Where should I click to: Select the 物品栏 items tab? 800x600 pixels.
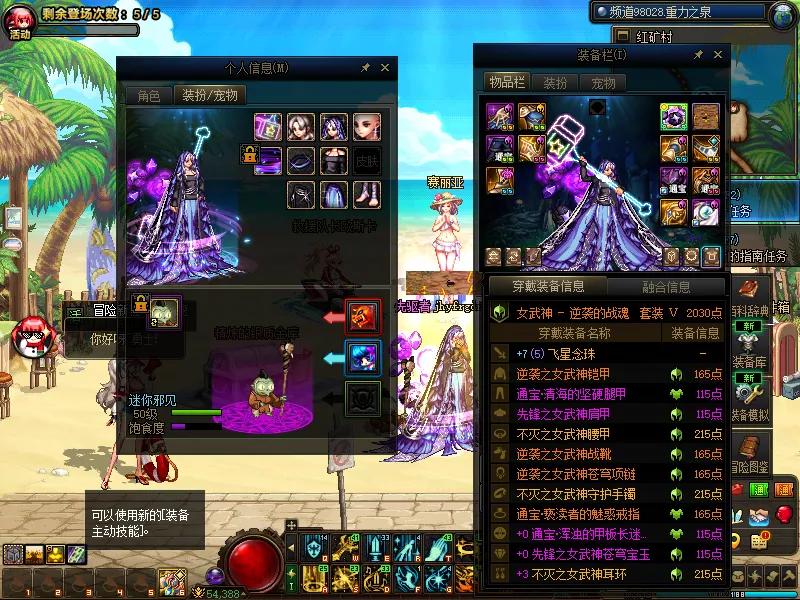506,82
